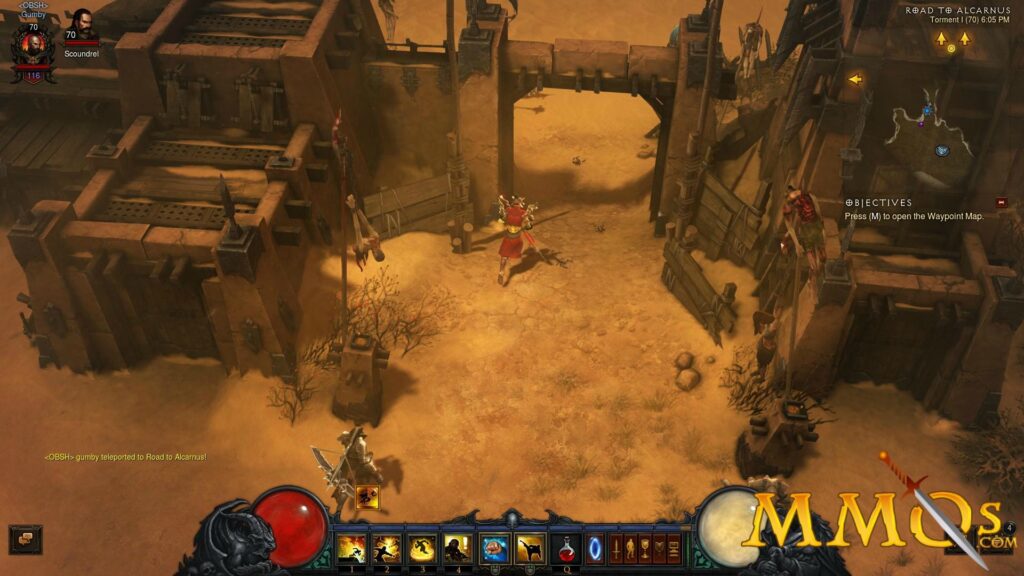Activate the skill in hotbar slot 1

click(x=351, y=548)
